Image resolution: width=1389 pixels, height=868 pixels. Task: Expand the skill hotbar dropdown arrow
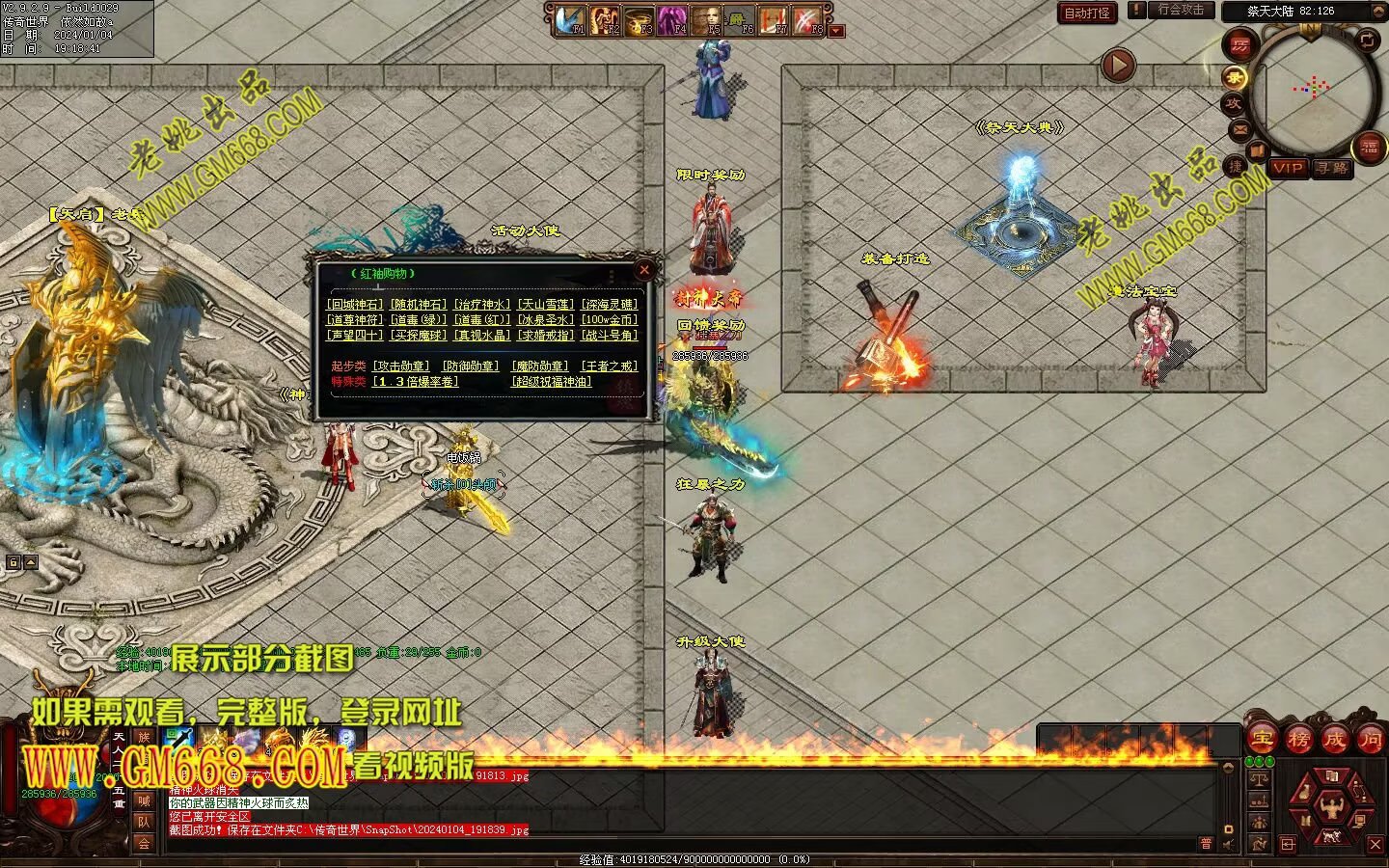(x=836, y=31)
